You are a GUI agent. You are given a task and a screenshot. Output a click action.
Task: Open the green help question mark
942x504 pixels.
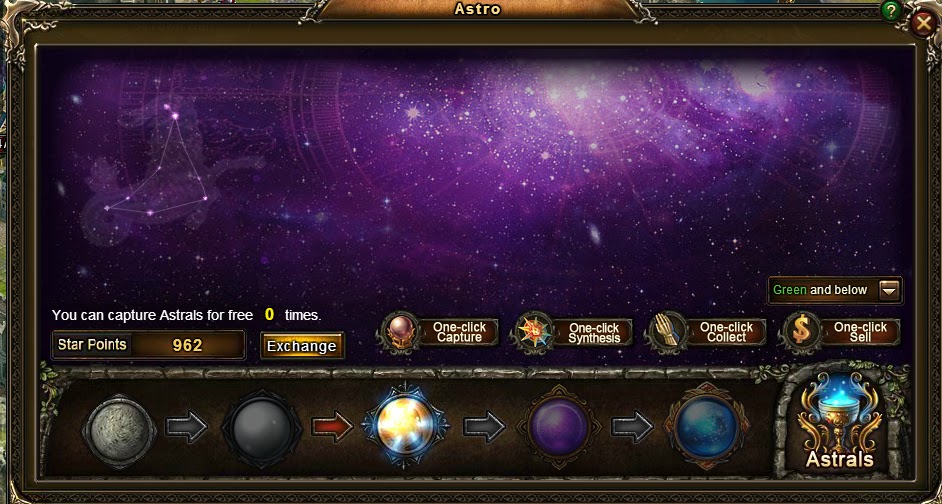pos(891,11)
